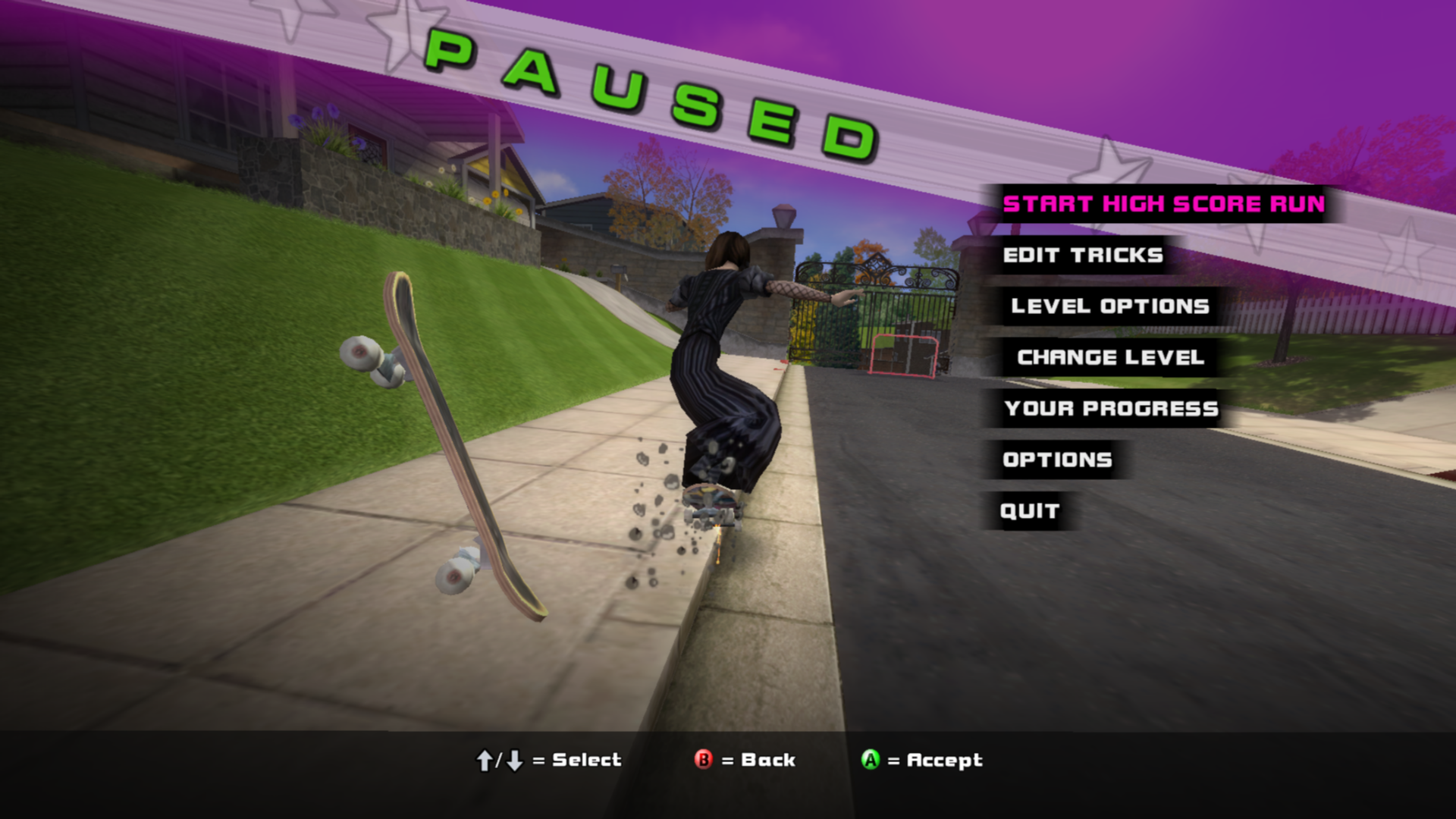Quit from the pause menu
Image resolution: width=1456 pixels, height=819 pixels.
1029,511
